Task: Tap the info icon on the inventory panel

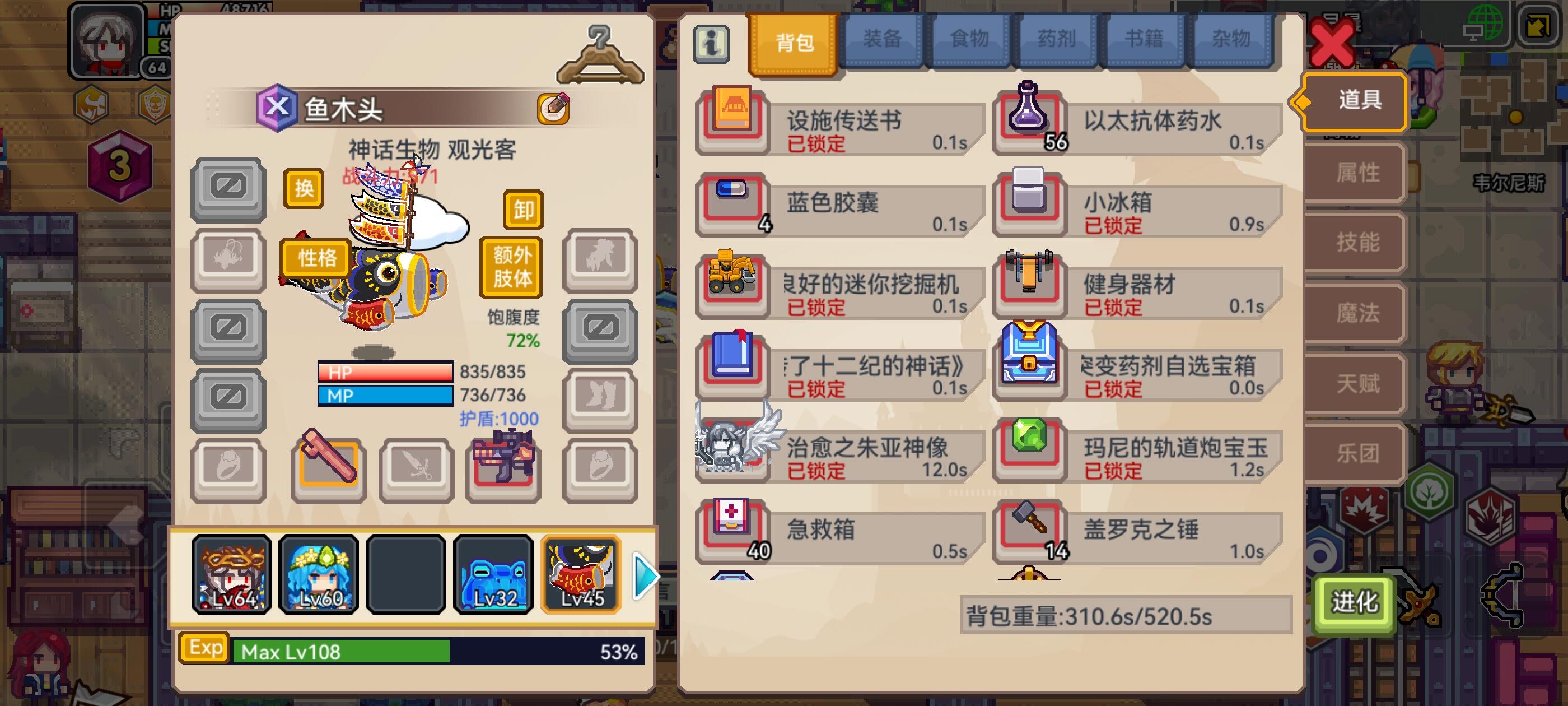Action: [x=713, y=42]
